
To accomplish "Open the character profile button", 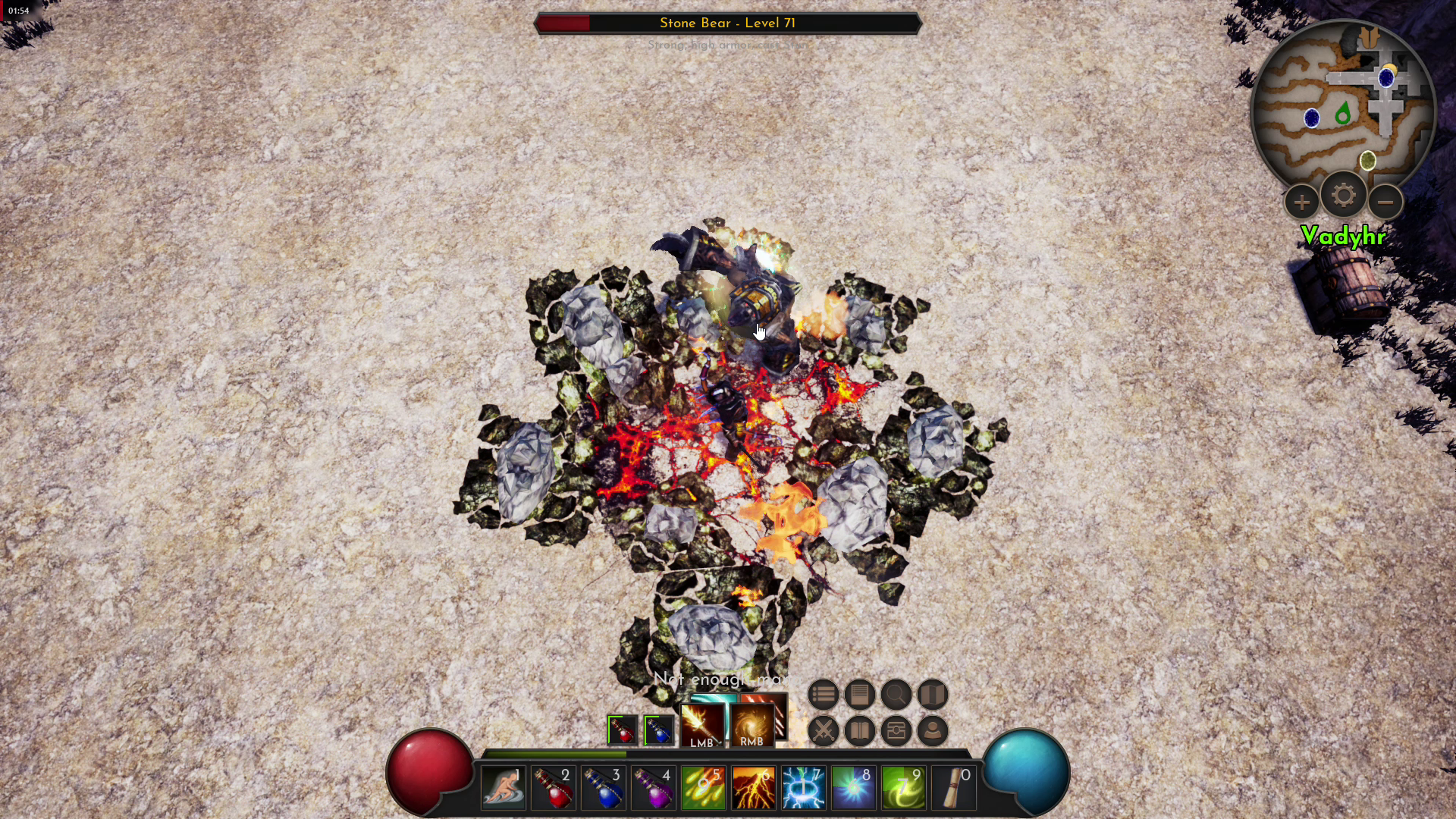I will point(933,731).
